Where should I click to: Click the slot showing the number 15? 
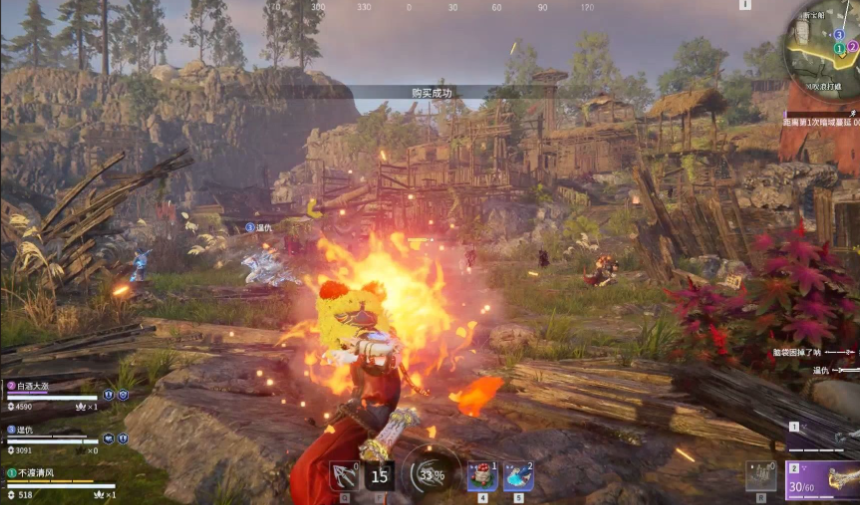click(379, 476)
